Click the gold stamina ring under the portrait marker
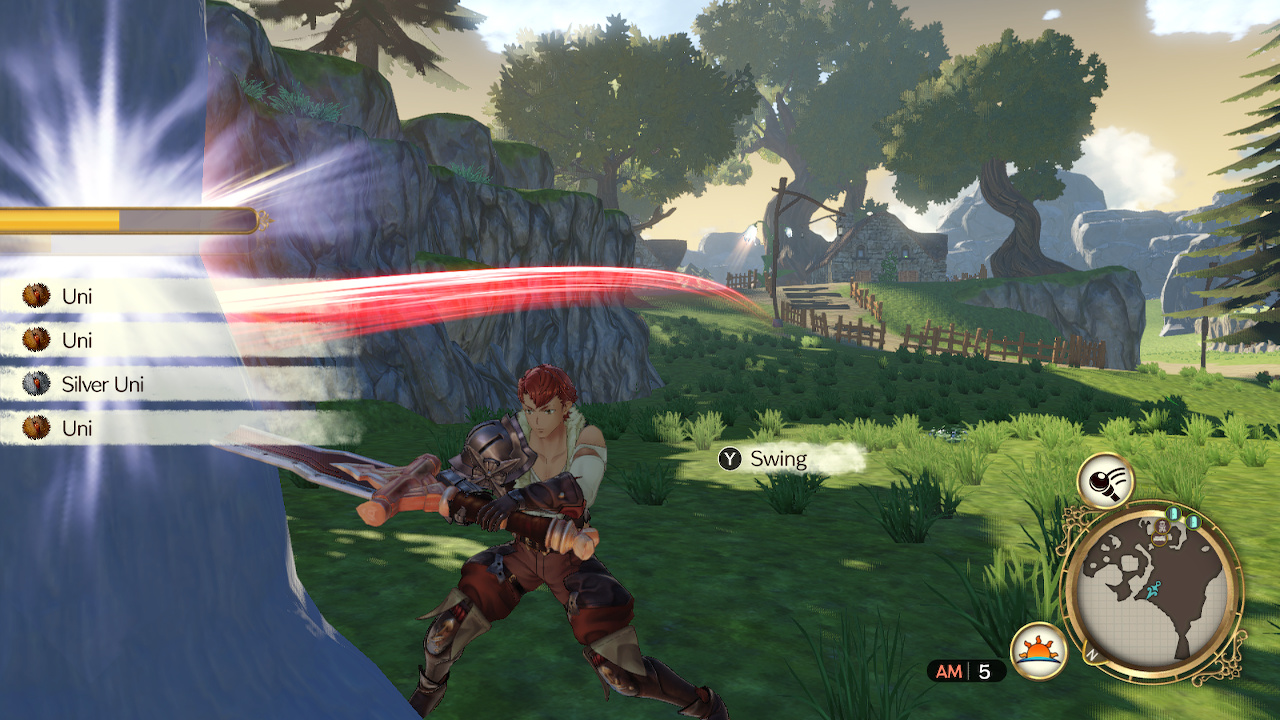 [1158, 538]
